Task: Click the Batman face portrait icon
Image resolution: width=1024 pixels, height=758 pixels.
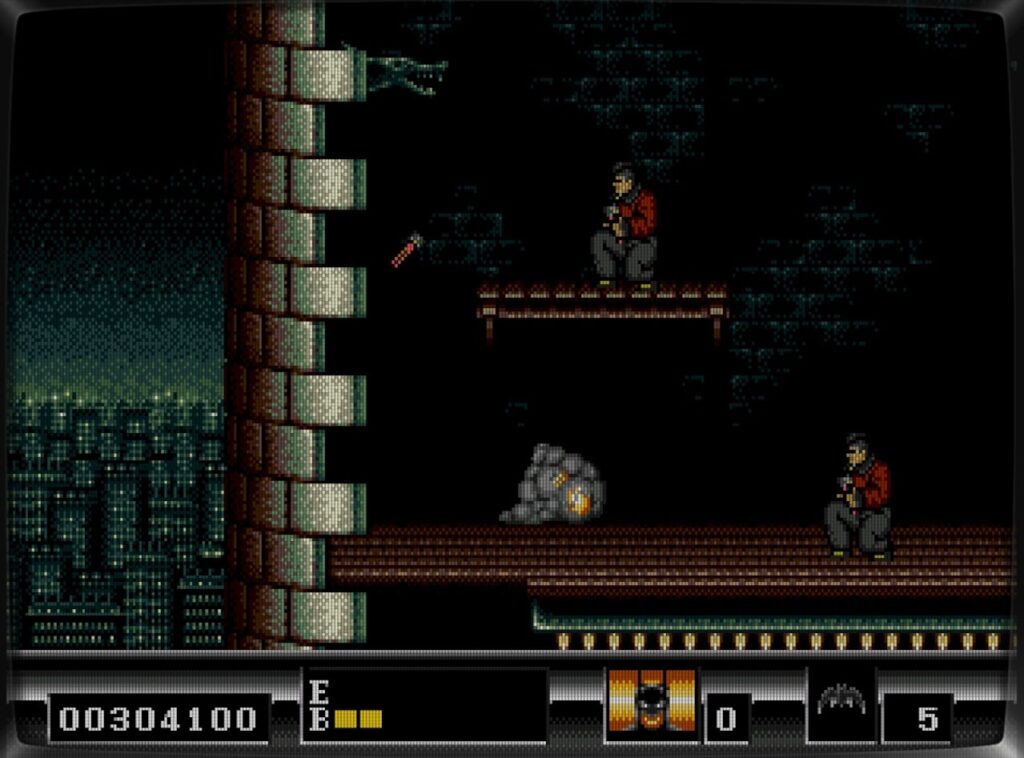Action: tap(652, 702)
